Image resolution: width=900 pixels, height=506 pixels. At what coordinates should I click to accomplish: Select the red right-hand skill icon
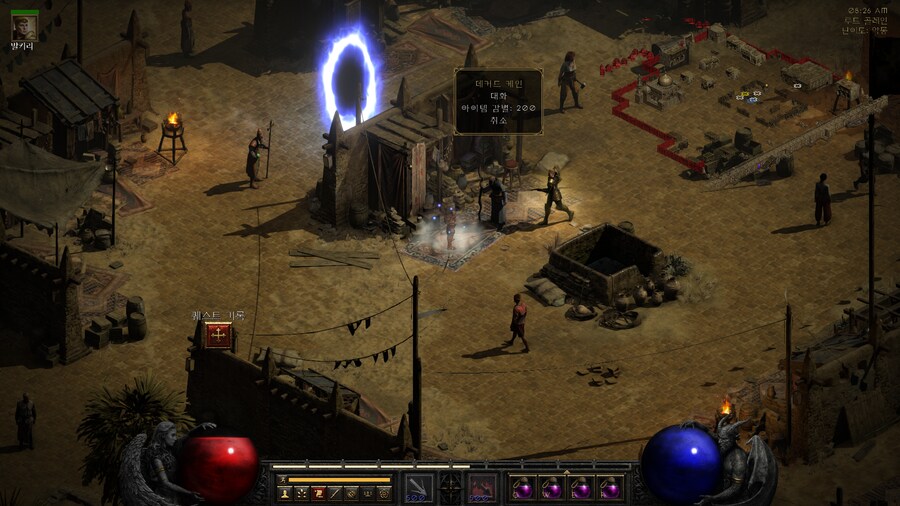point(482,487)
